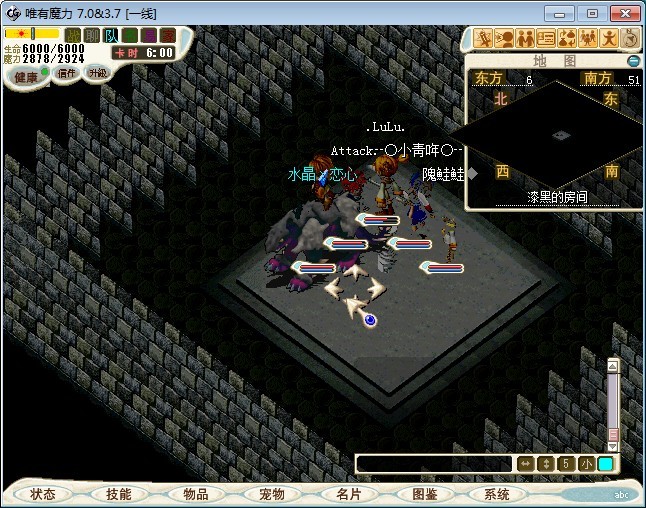Open the 状态 status menu
Viewport: 646px width, 508px height.
pos(43,494)
